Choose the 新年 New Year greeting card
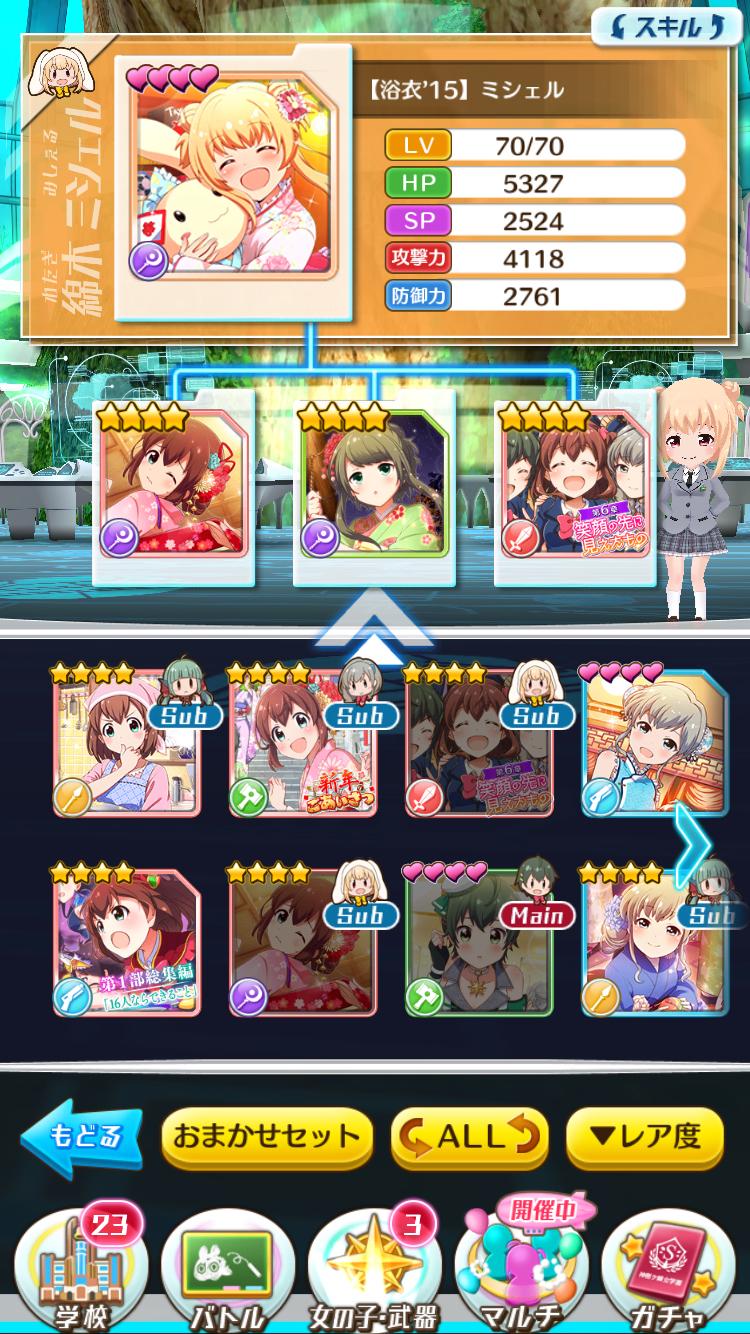The image size is (750, 1334). point(302,742)
